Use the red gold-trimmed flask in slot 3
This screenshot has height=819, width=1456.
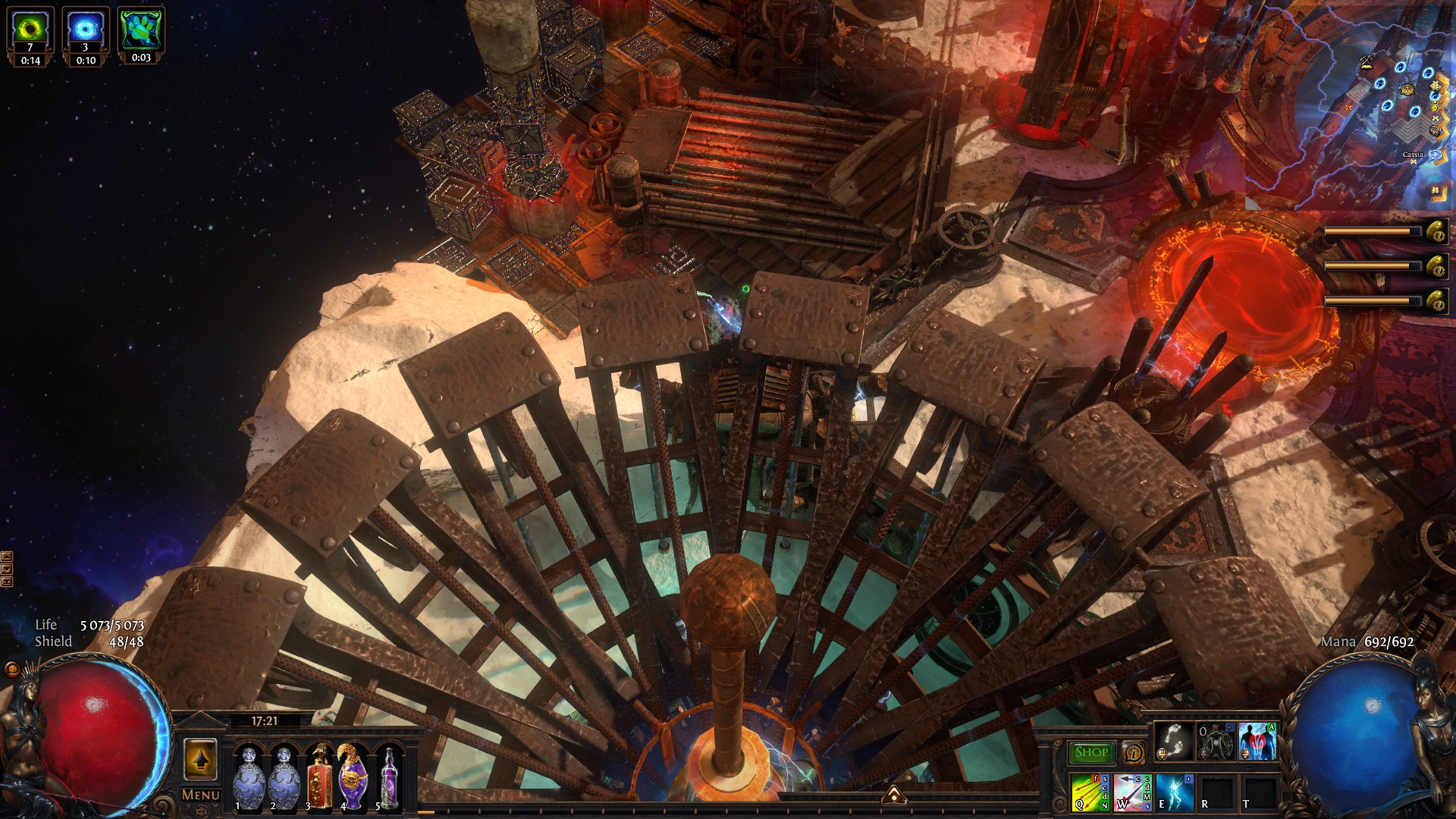tap(320, 777)
